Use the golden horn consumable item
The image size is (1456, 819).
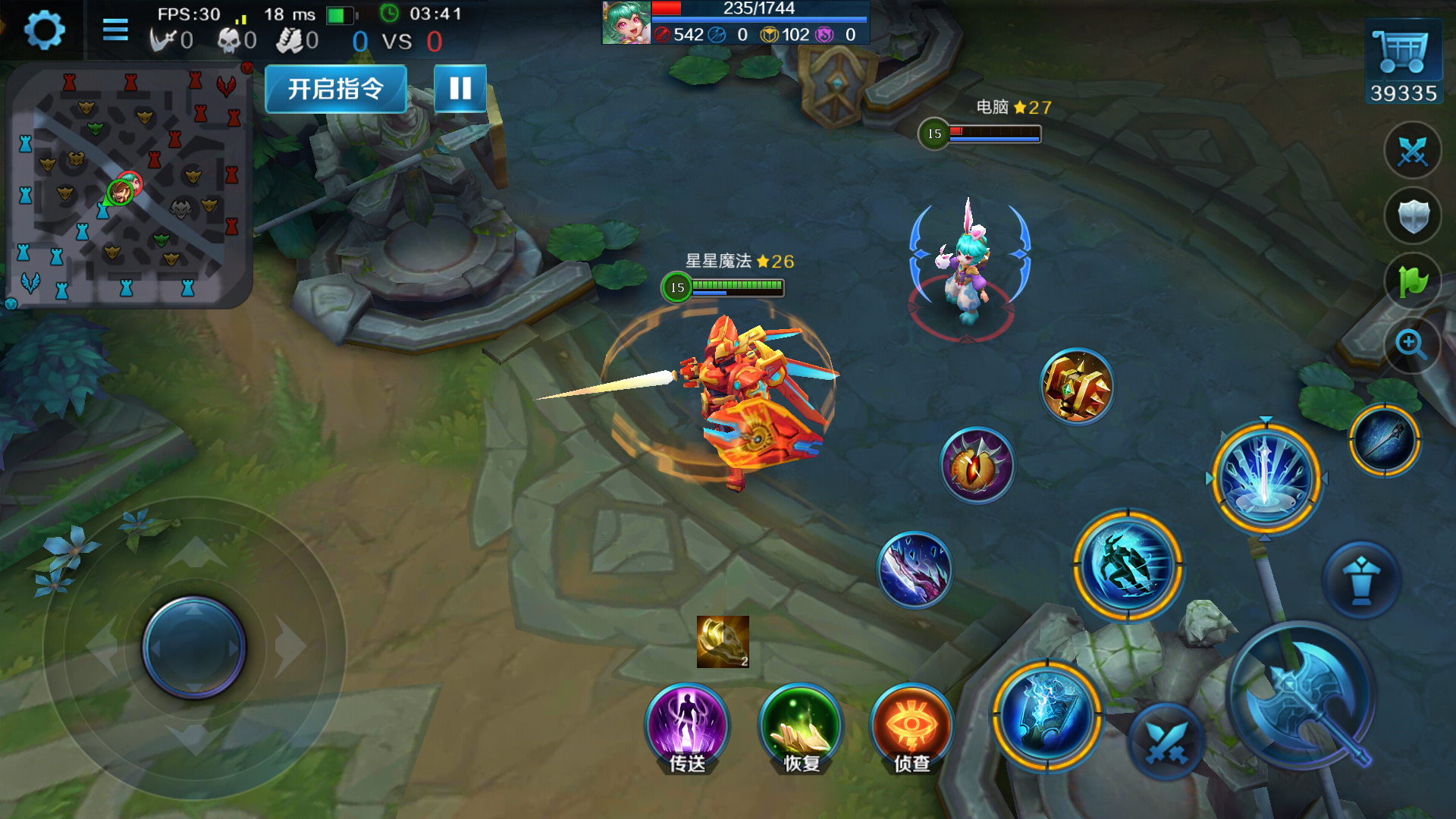(x=723, y=642)
